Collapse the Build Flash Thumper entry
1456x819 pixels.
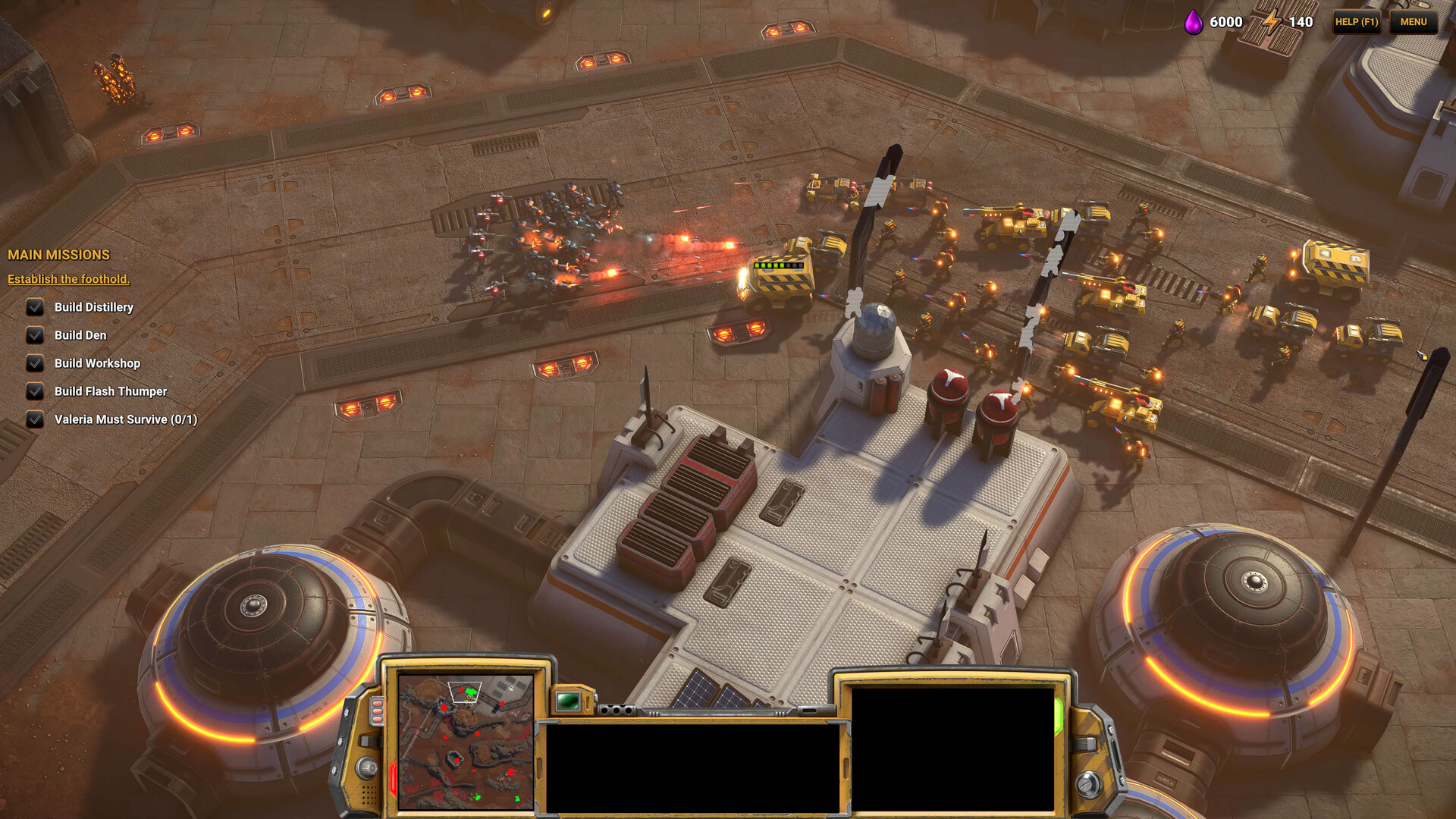pos(34,391)
